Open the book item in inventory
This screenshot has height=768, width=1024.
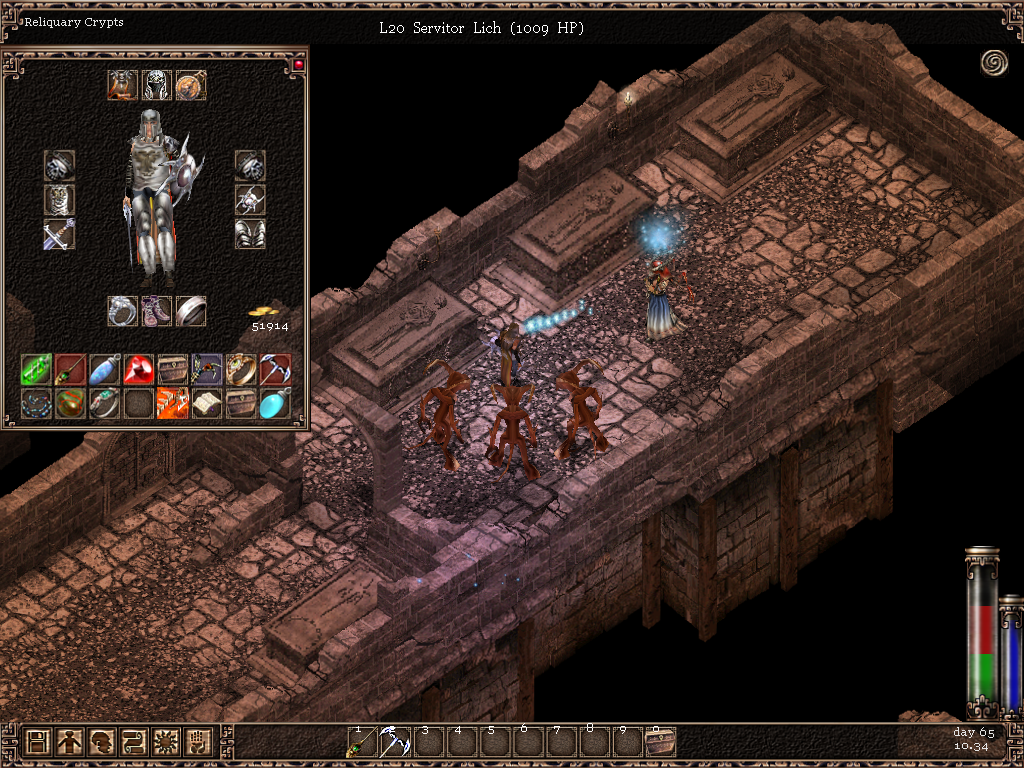[x=207, y=403]
